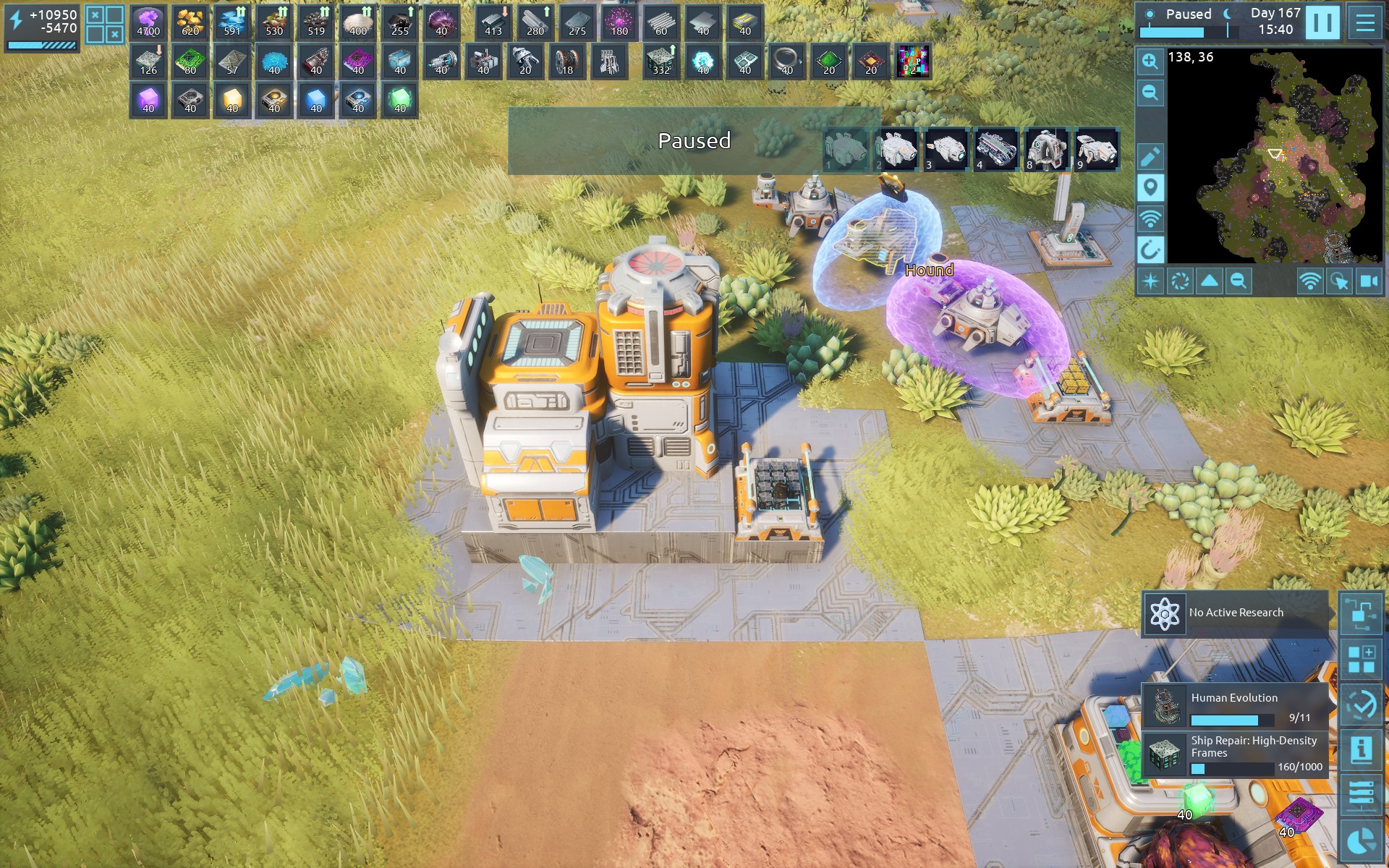Open the pie chart statistics button
This screenshot has height=868, width=1389.
tap(1361, 841)
